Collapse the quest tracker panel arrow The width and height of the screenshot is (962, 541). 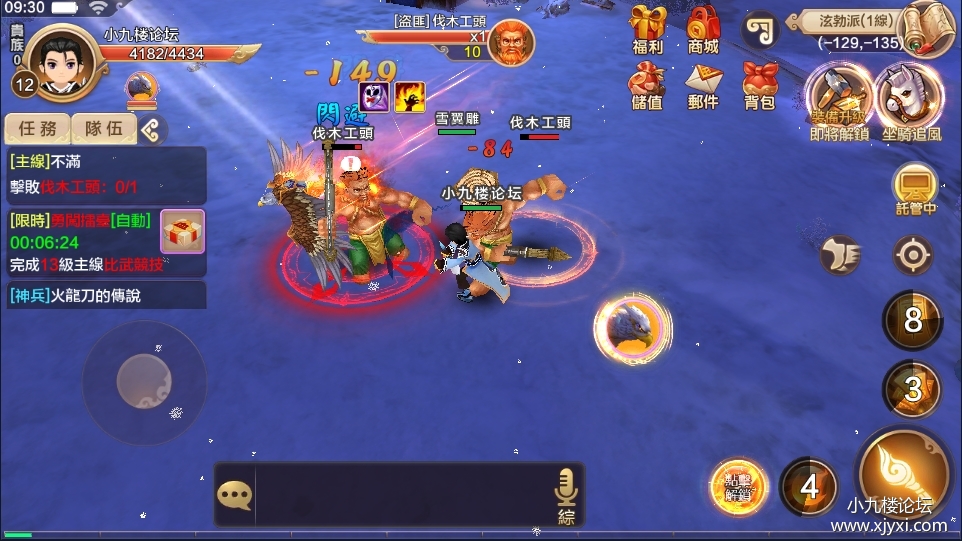click(152, 129)
